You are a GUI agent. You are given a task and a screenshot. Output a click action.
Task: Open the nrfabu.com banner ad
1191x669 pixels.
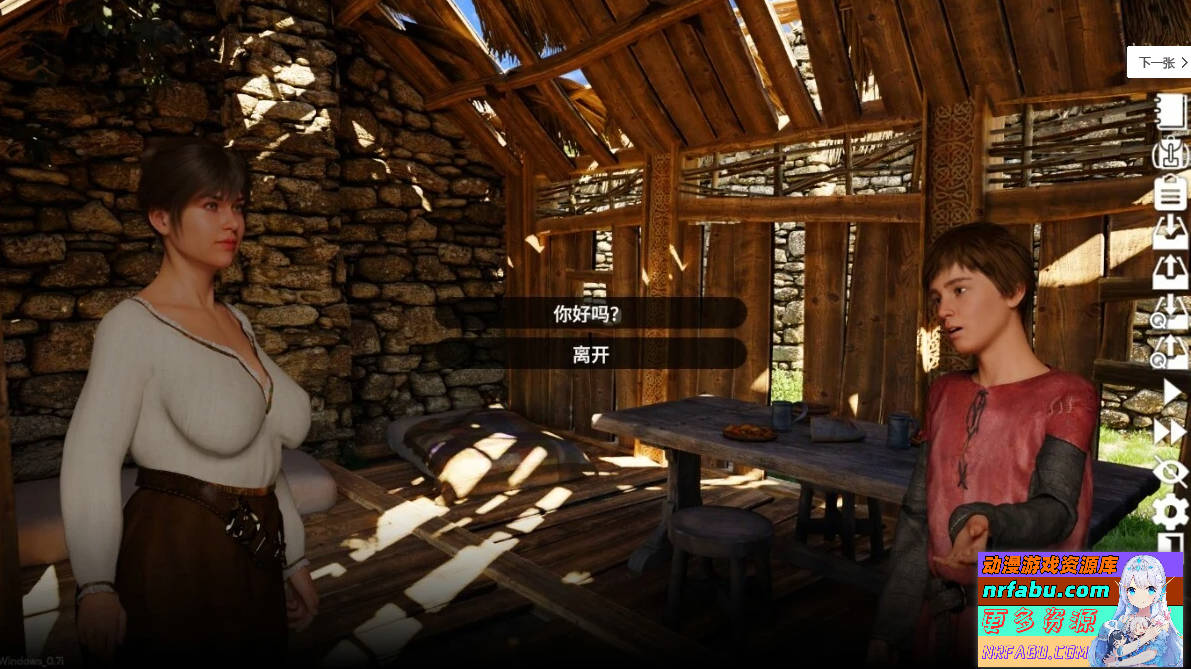(x=1079, y=609)
